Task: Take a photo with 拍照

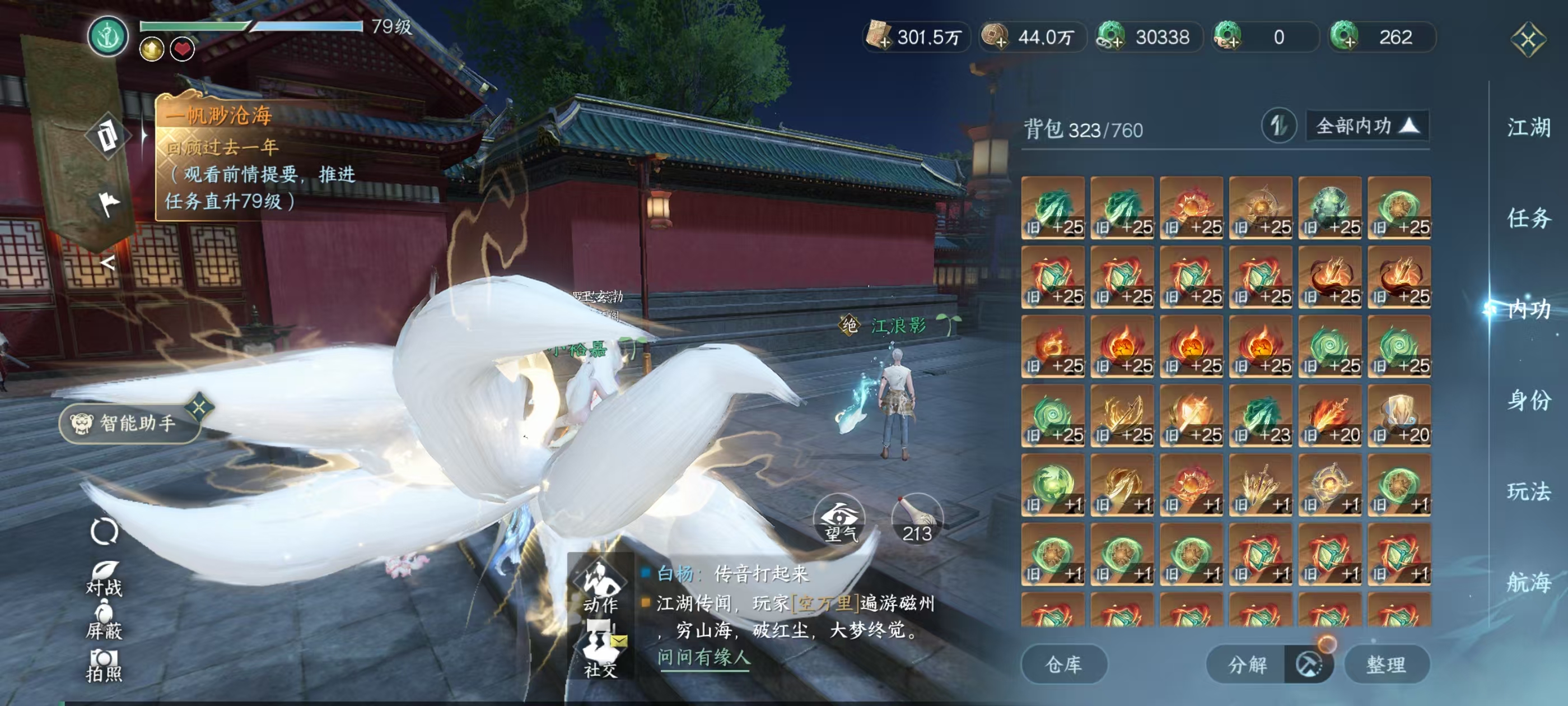Action: 104,664
